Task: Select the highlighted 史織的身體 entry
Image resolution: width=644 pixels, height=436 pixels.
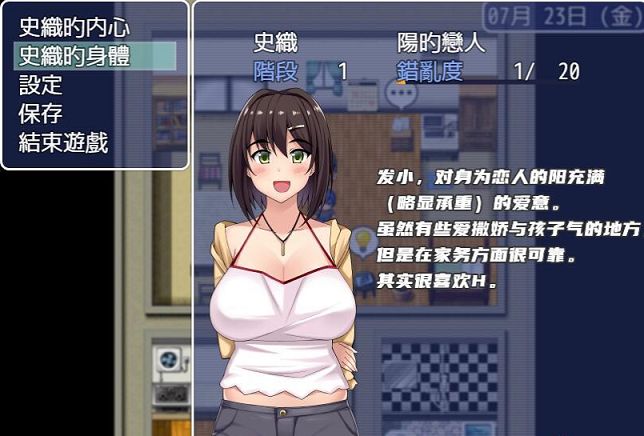Action: point(76,56)
